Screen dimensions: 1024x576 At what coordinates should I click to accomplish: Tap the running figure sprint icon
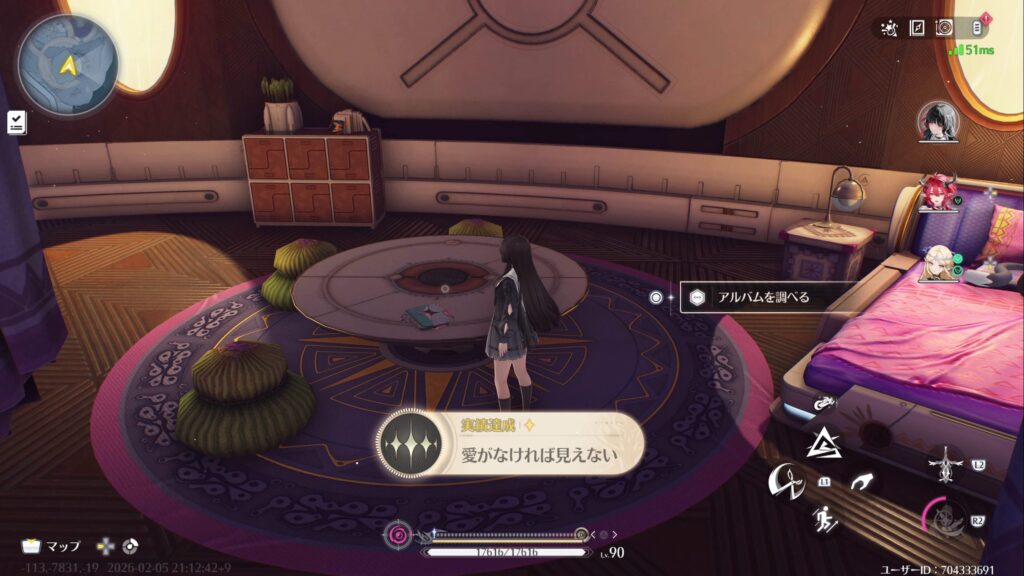tap(825, 519)
